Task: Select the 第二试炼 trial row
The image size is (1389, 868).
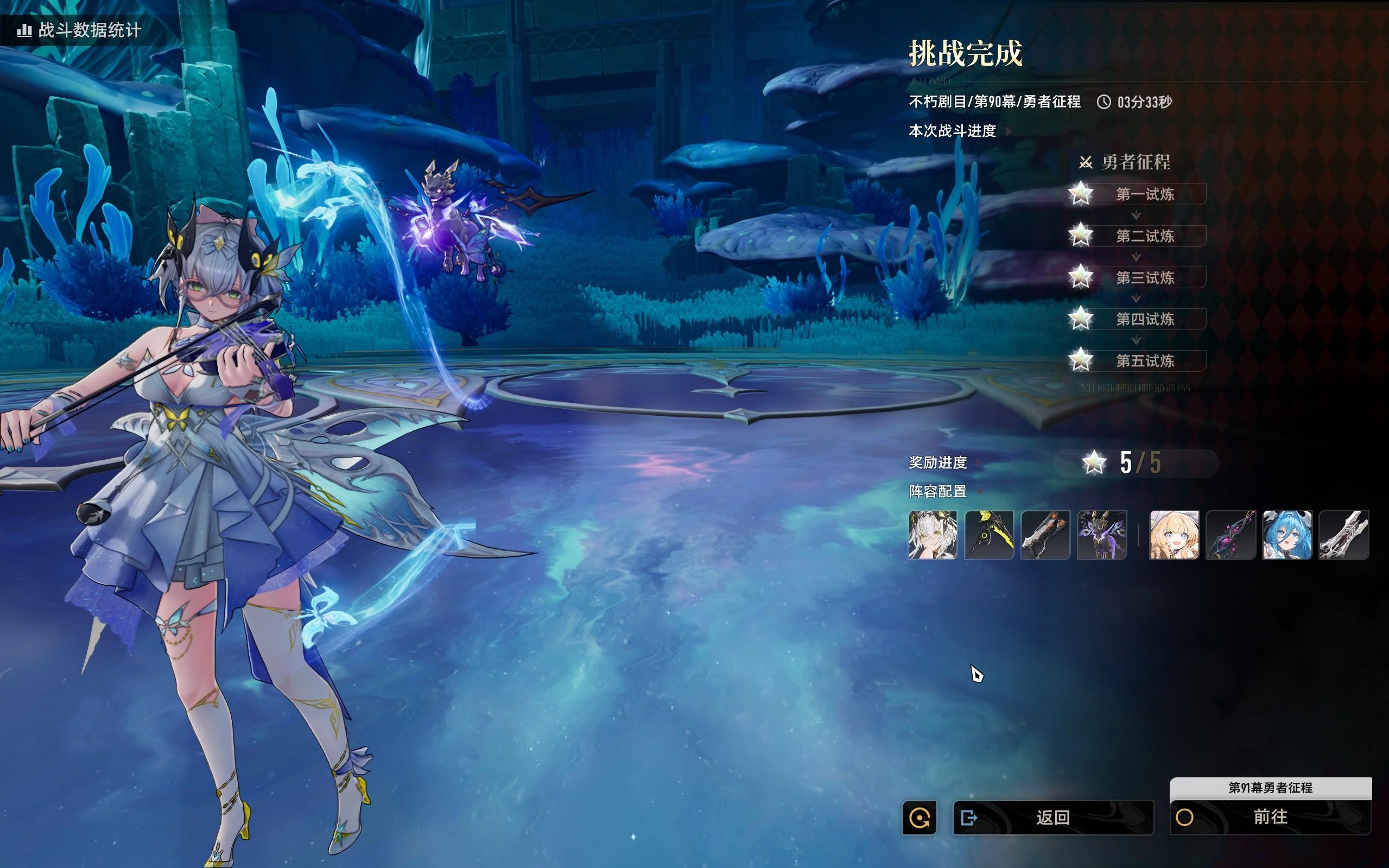Action: coord(1145,236)
